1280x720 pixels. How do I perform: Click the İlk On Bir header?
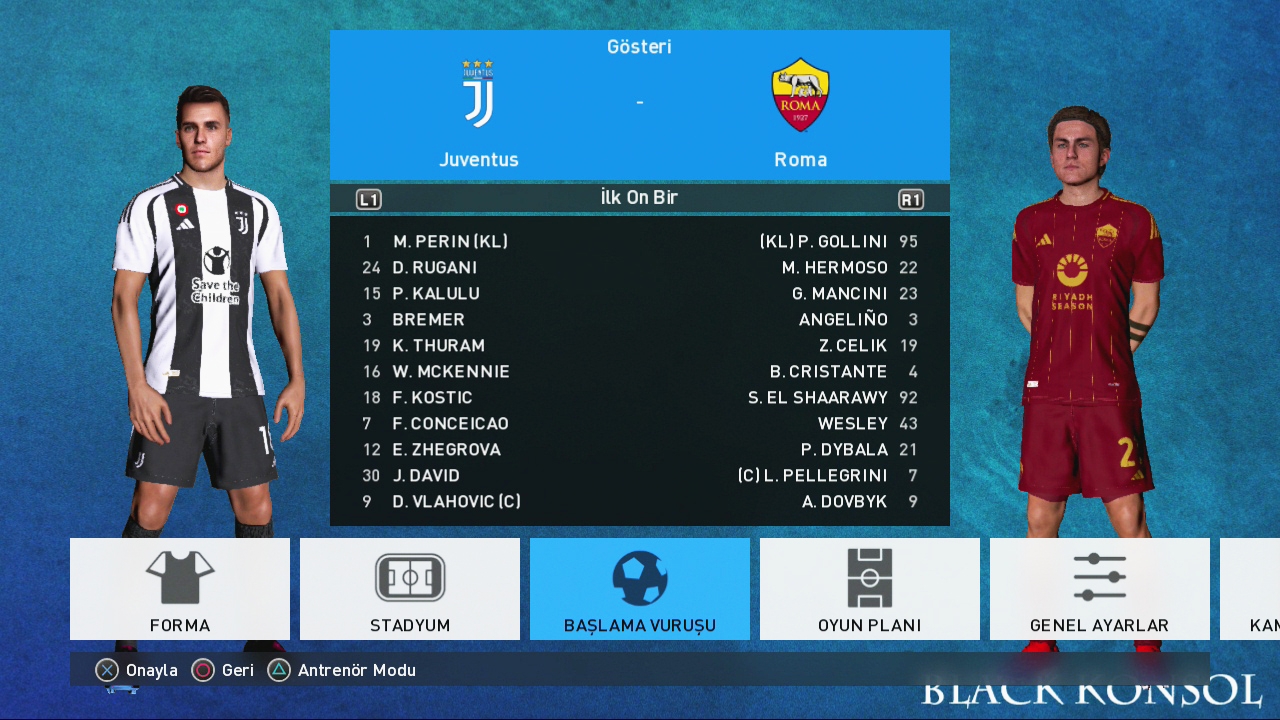(639, 197)
